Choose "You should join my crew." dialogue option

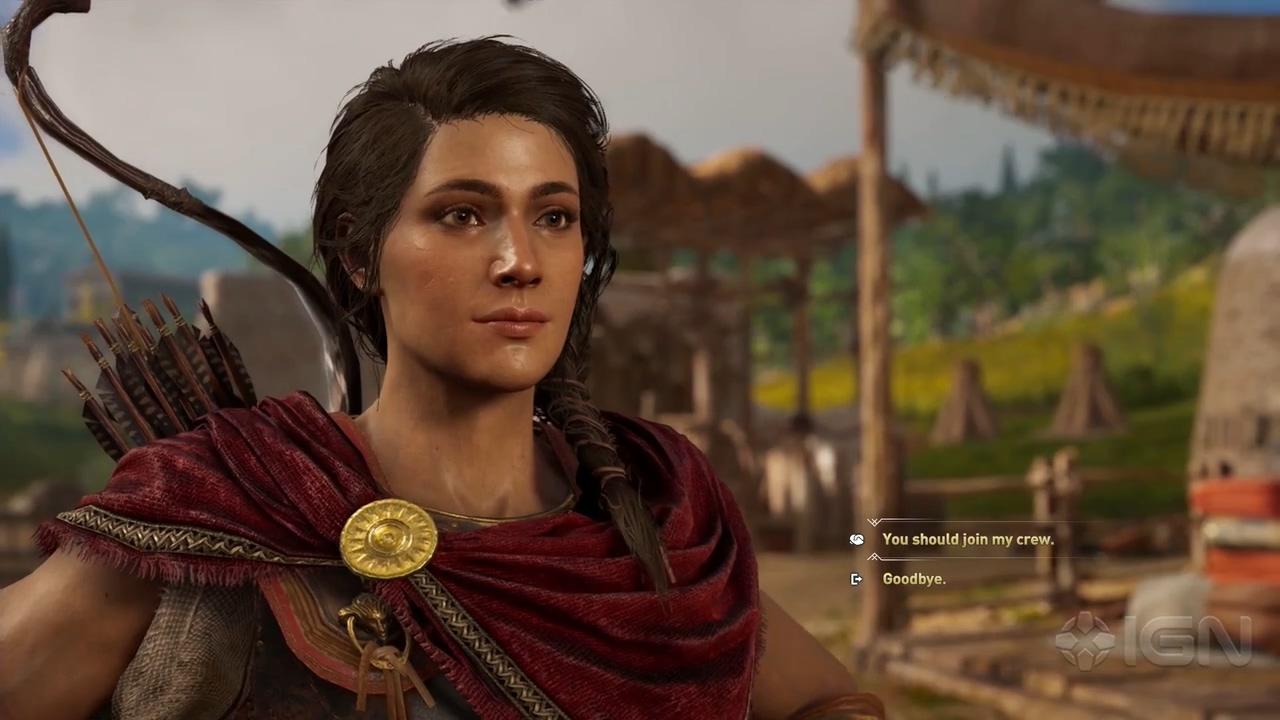click(x=967, y=539)
